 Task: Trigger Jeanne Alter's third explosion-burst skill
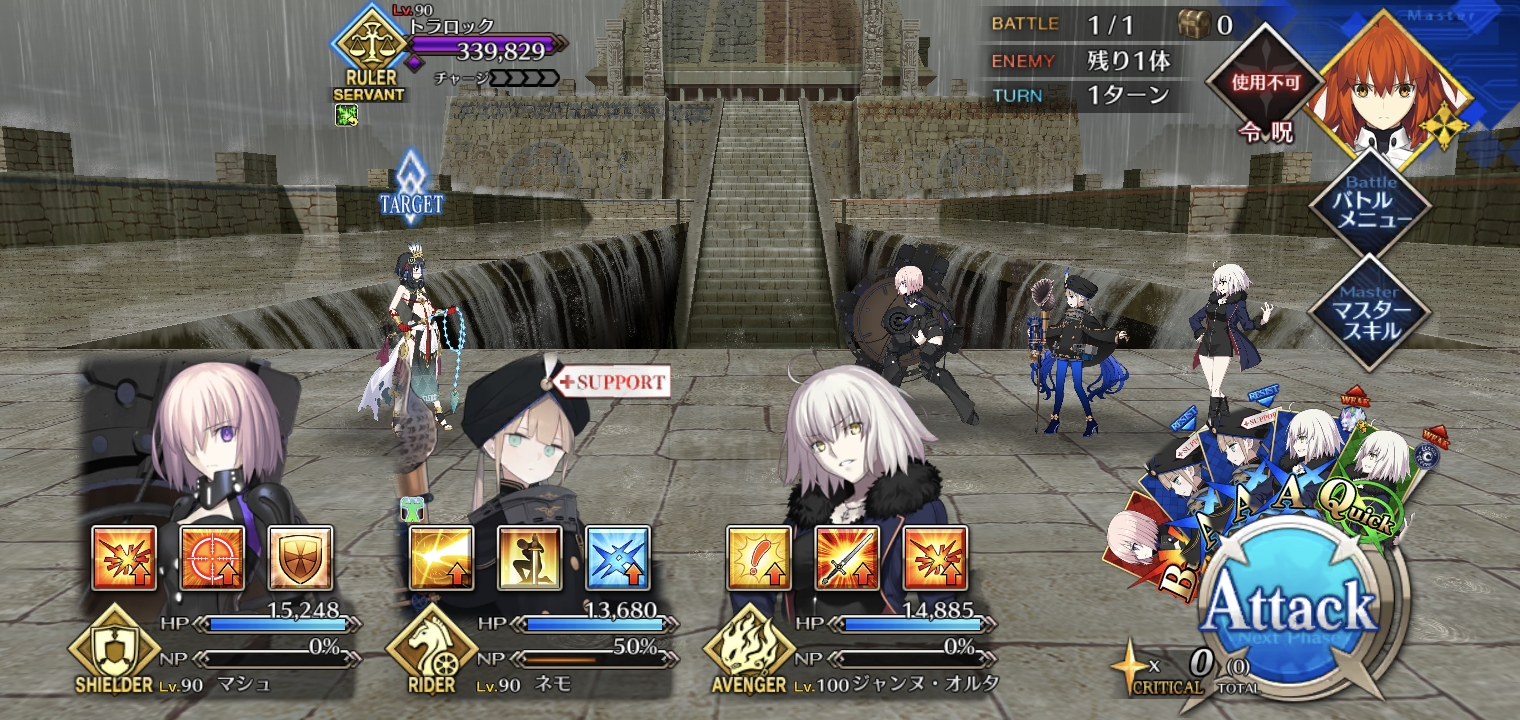936,558
